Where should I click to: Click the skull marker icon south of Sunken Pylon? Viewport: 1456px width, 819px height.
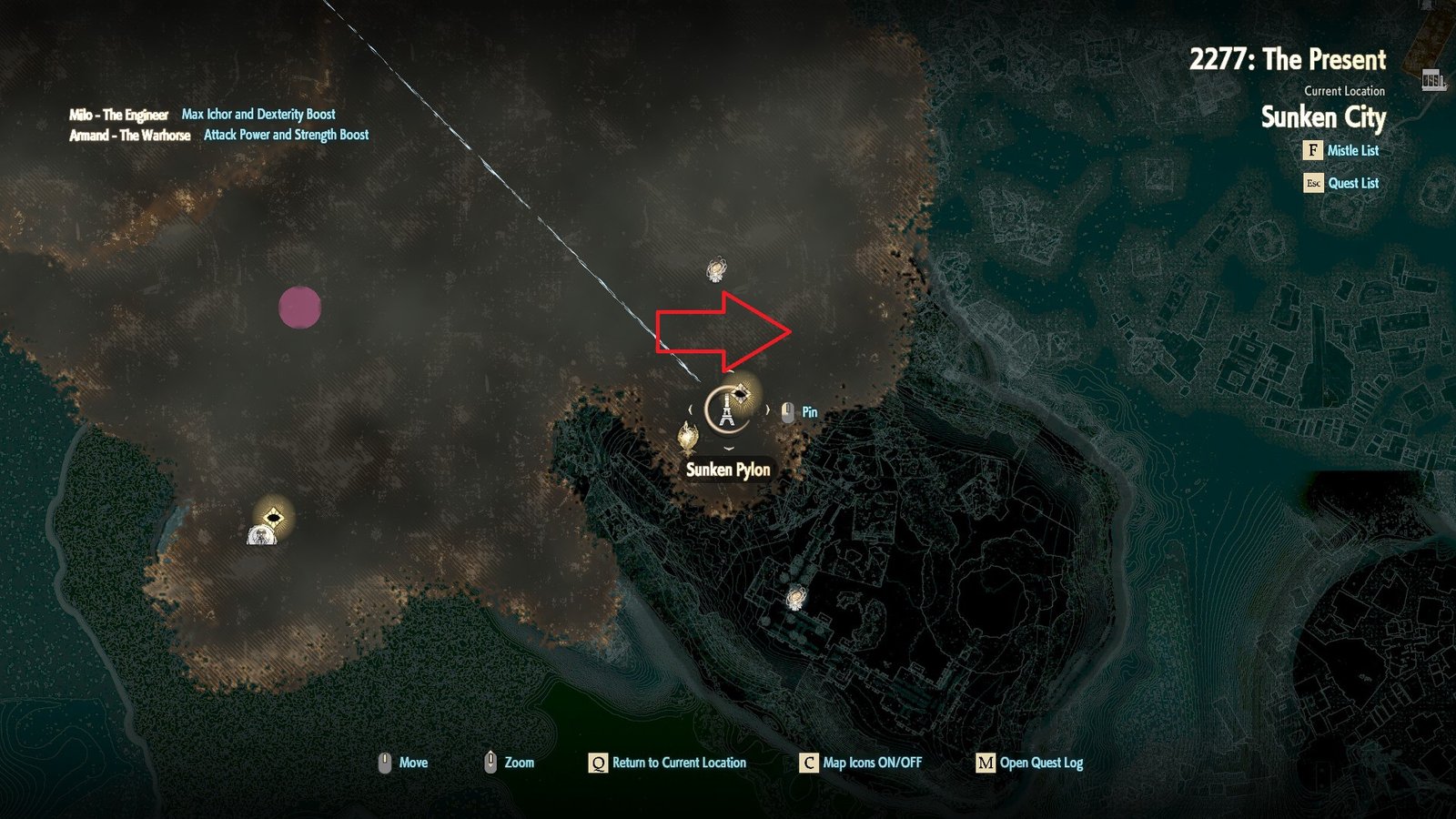coord(794,599)
